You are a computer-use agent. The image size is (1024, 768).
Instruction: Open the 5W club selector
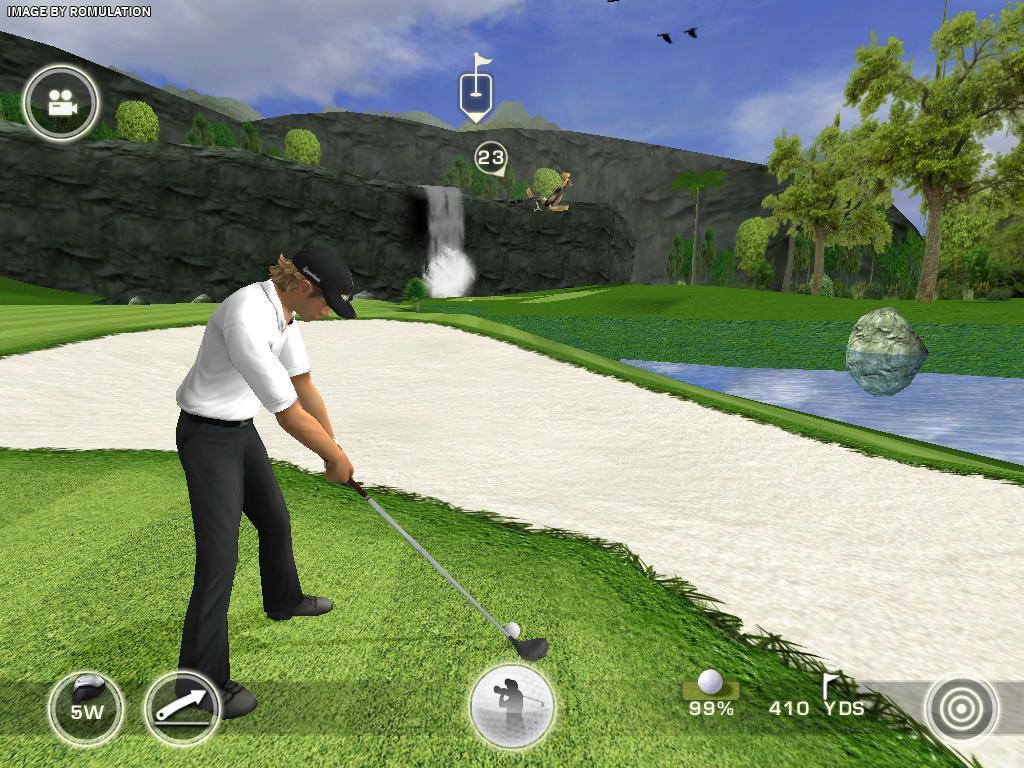click(87, 709)
